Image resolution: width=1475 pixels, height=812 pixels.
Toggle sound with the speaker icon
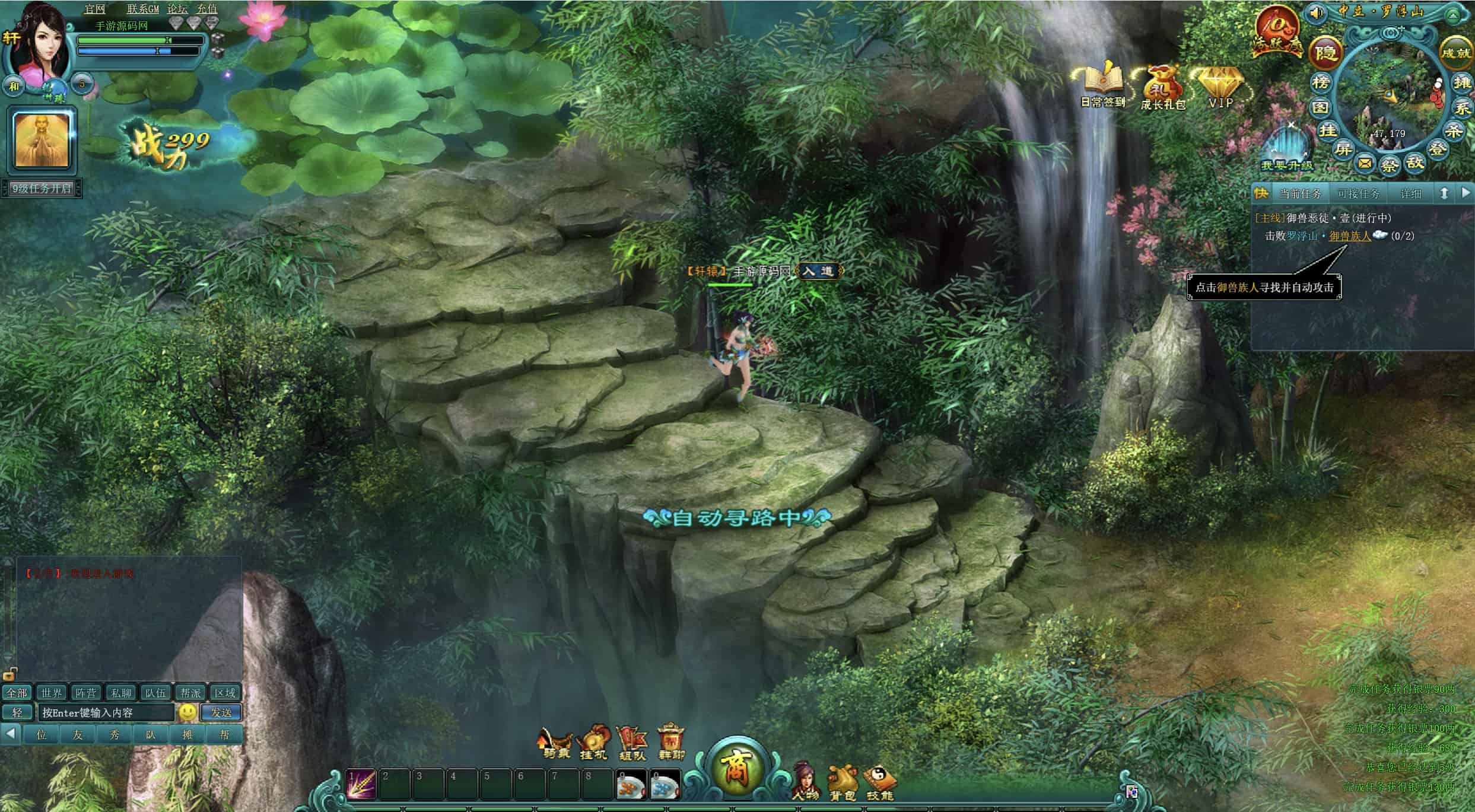[x=1315, y=12]
